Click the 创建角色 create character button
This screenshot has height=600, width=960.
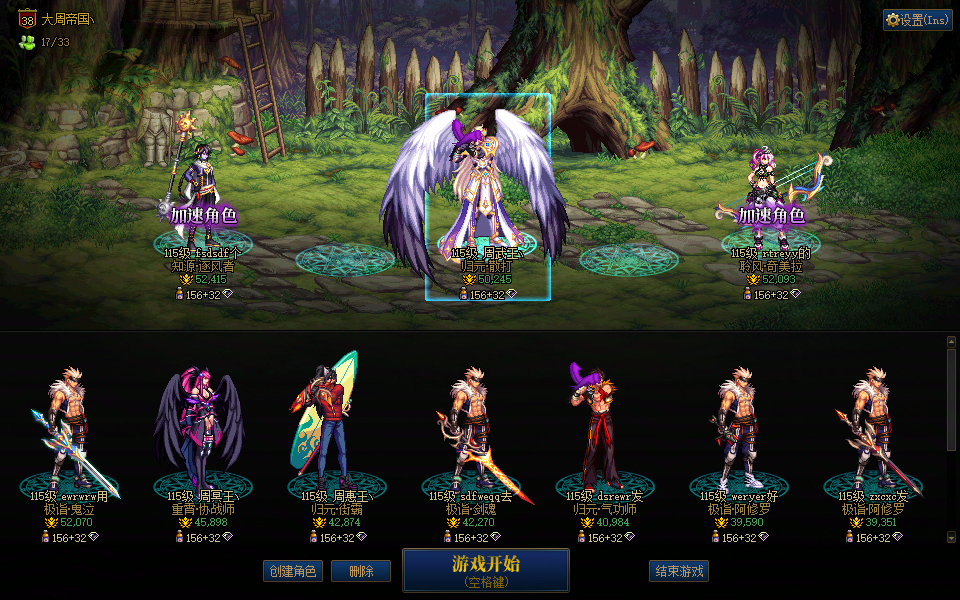[292, 571]
